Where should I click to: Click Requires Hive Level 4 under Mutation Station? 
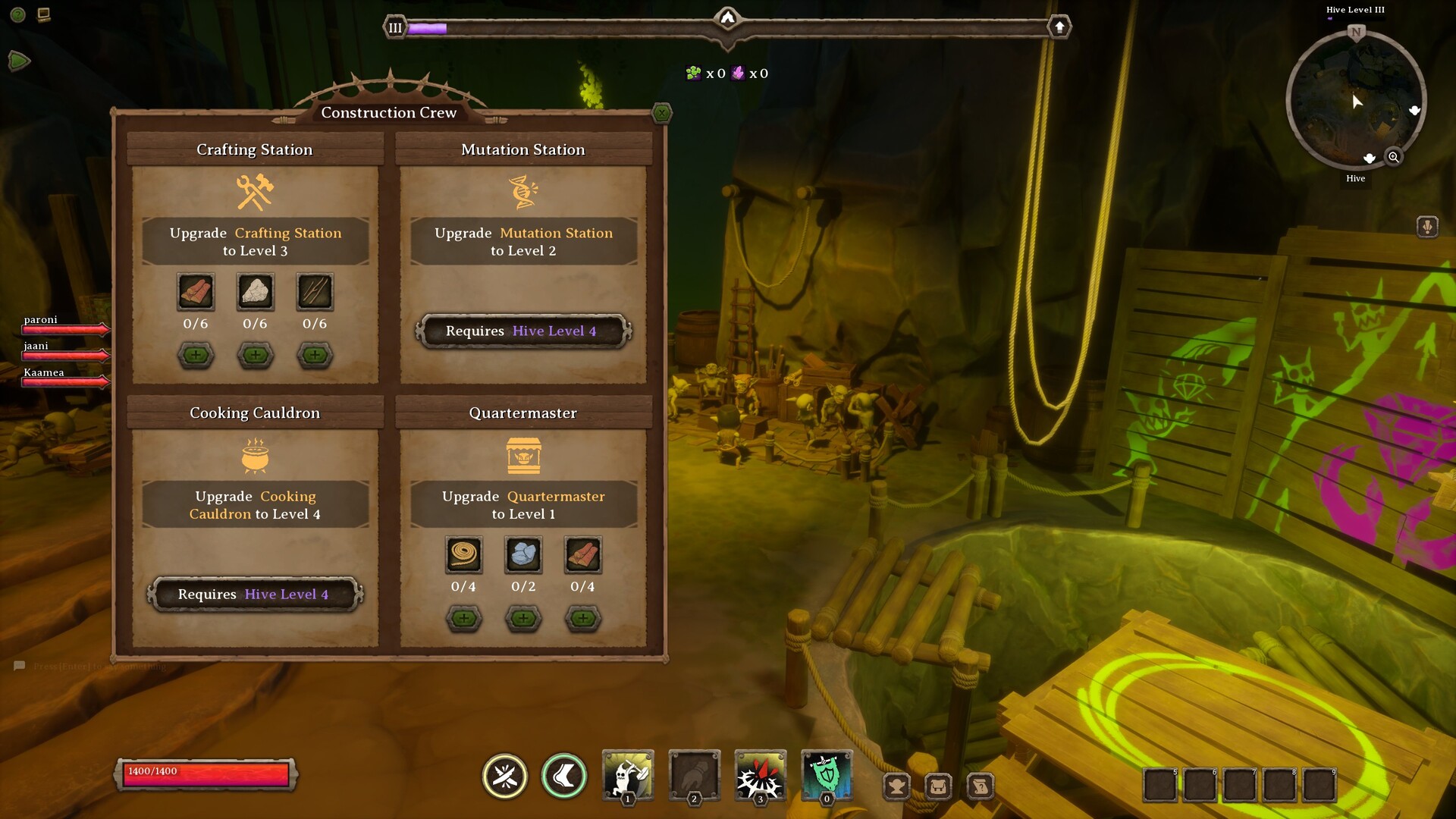tap(522, 331)
